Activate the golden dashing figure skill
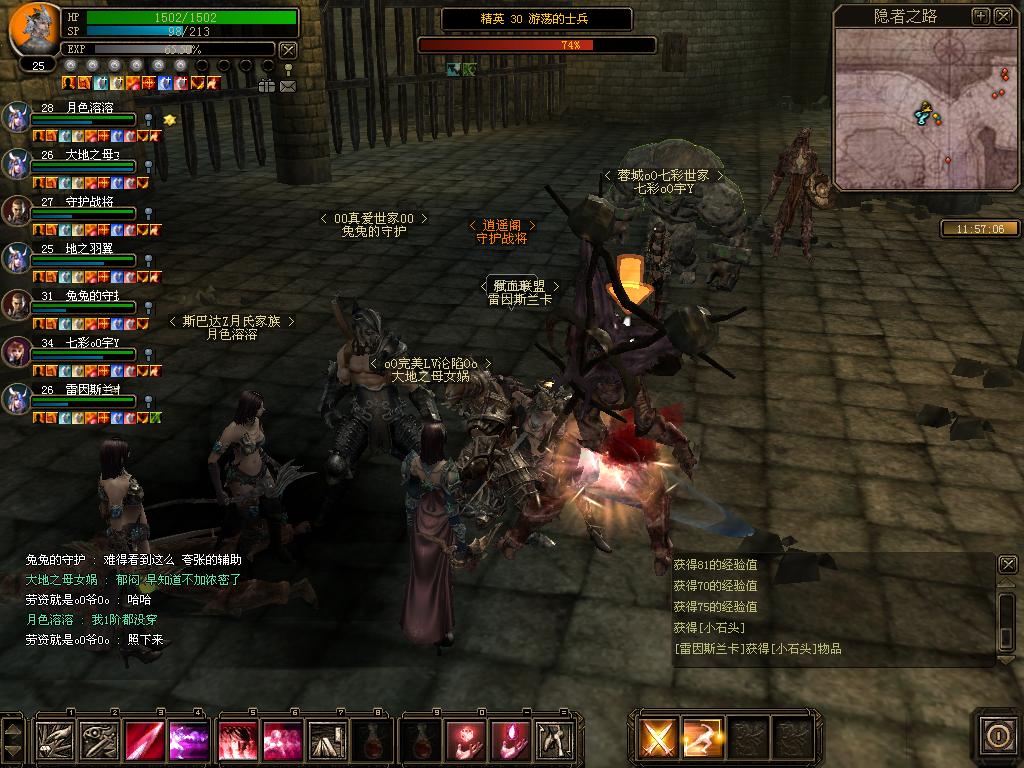 click(701, 739)
